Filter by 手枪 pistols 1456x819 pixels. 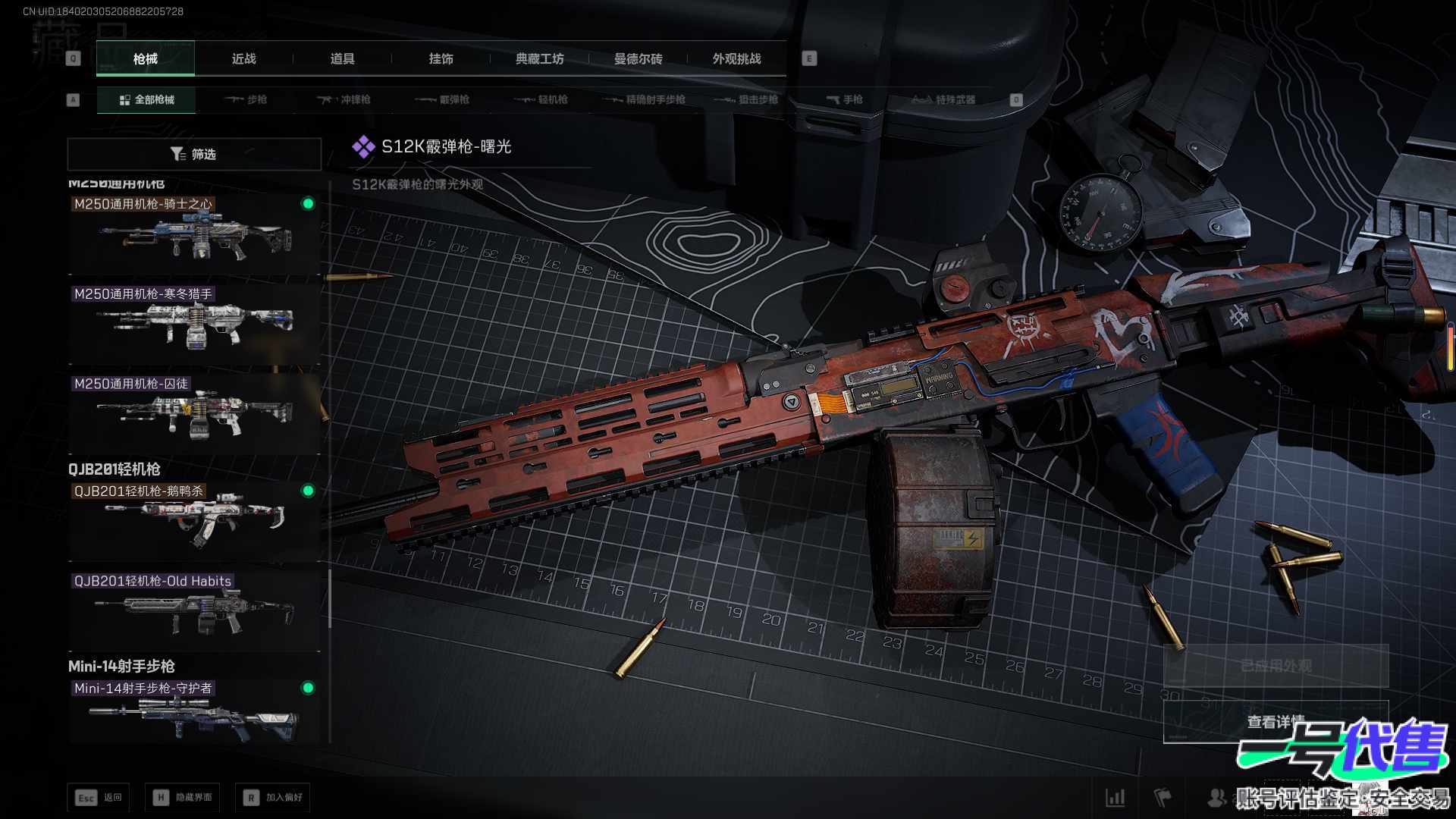[845, 99]
